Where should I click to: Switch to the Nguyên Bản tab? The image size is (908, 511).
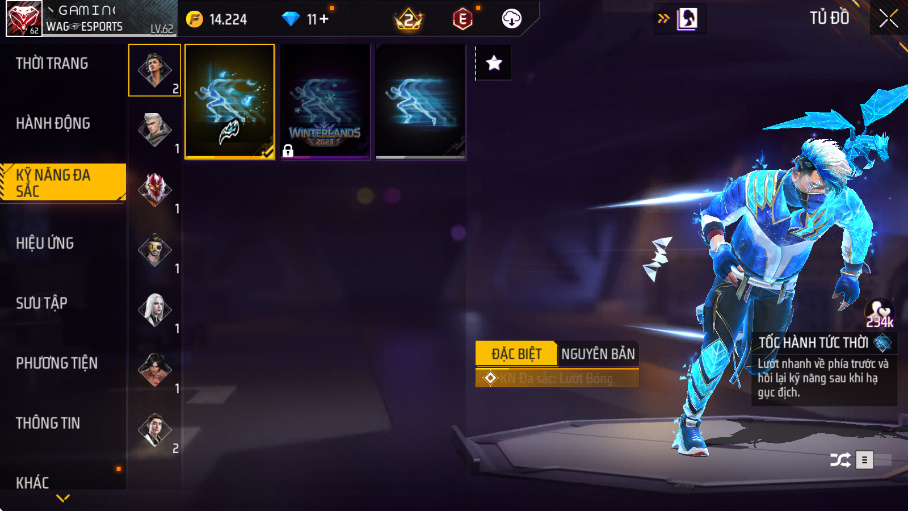(598, 353)
